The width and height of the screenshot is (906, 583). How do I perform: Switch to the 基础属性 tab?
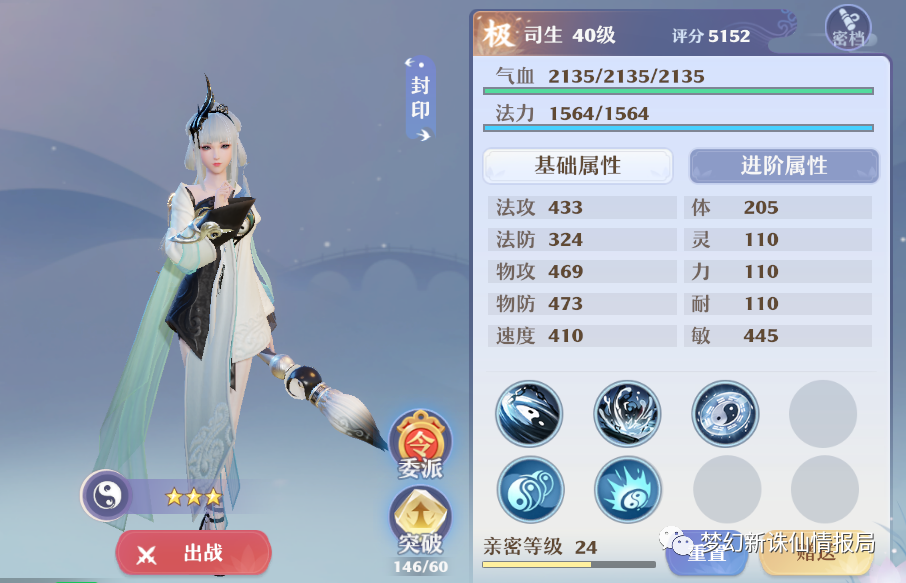point(578,166)
